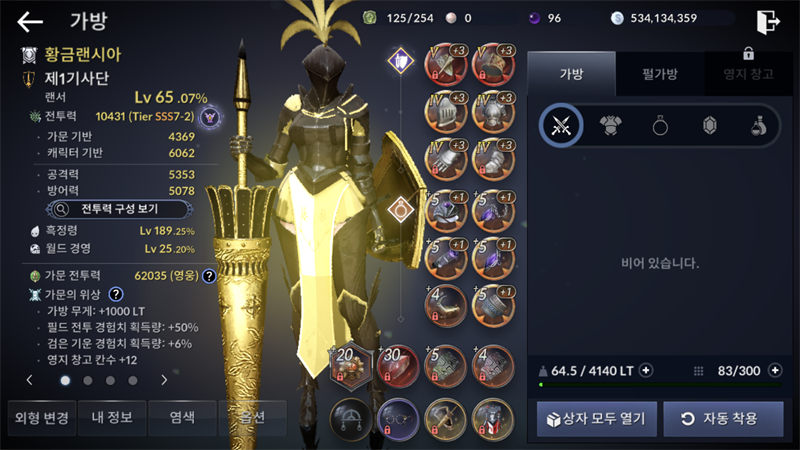Open the 옵션 options button

(251, 417)
